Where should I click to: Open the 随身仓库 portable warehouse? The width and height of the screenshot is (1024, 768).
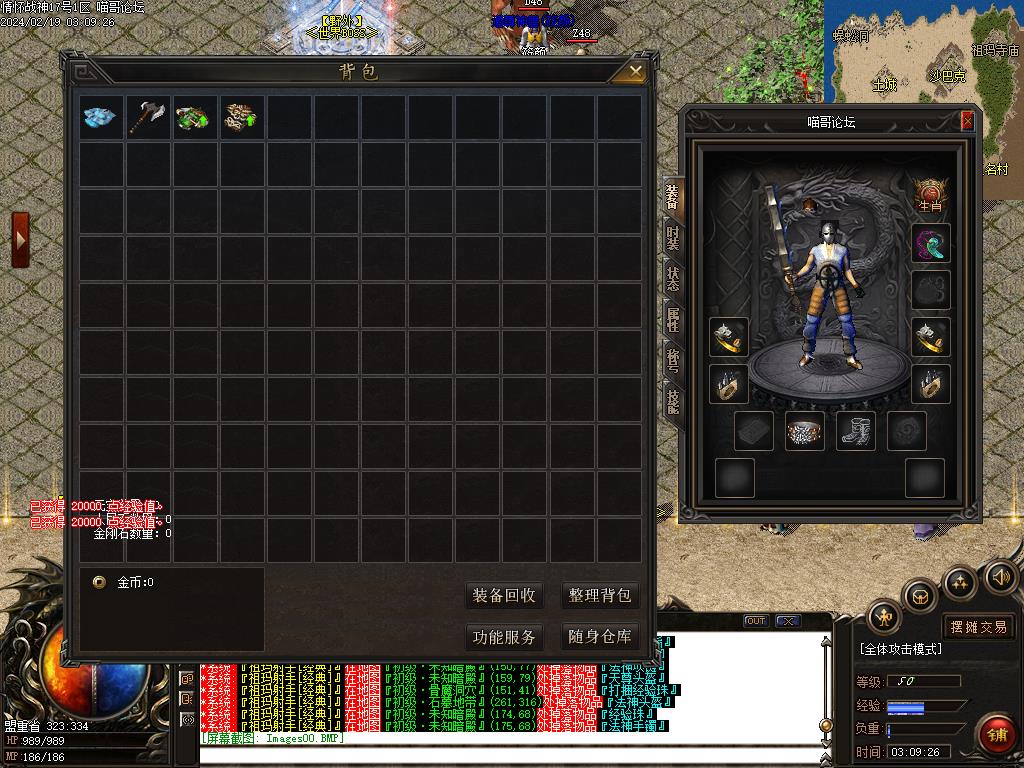tap(600, 637)
